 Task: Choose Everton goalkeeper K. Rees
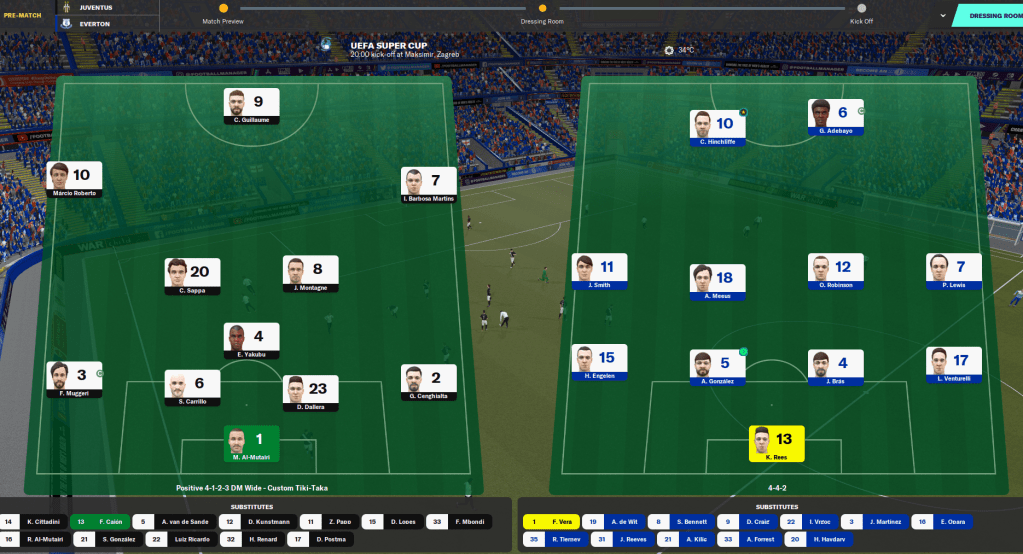776,443
